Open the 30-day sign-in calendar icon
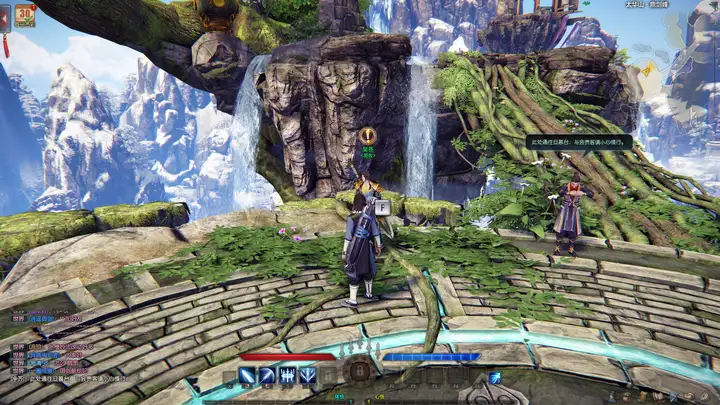Screen dimensions: 720x405 (25, 18)
